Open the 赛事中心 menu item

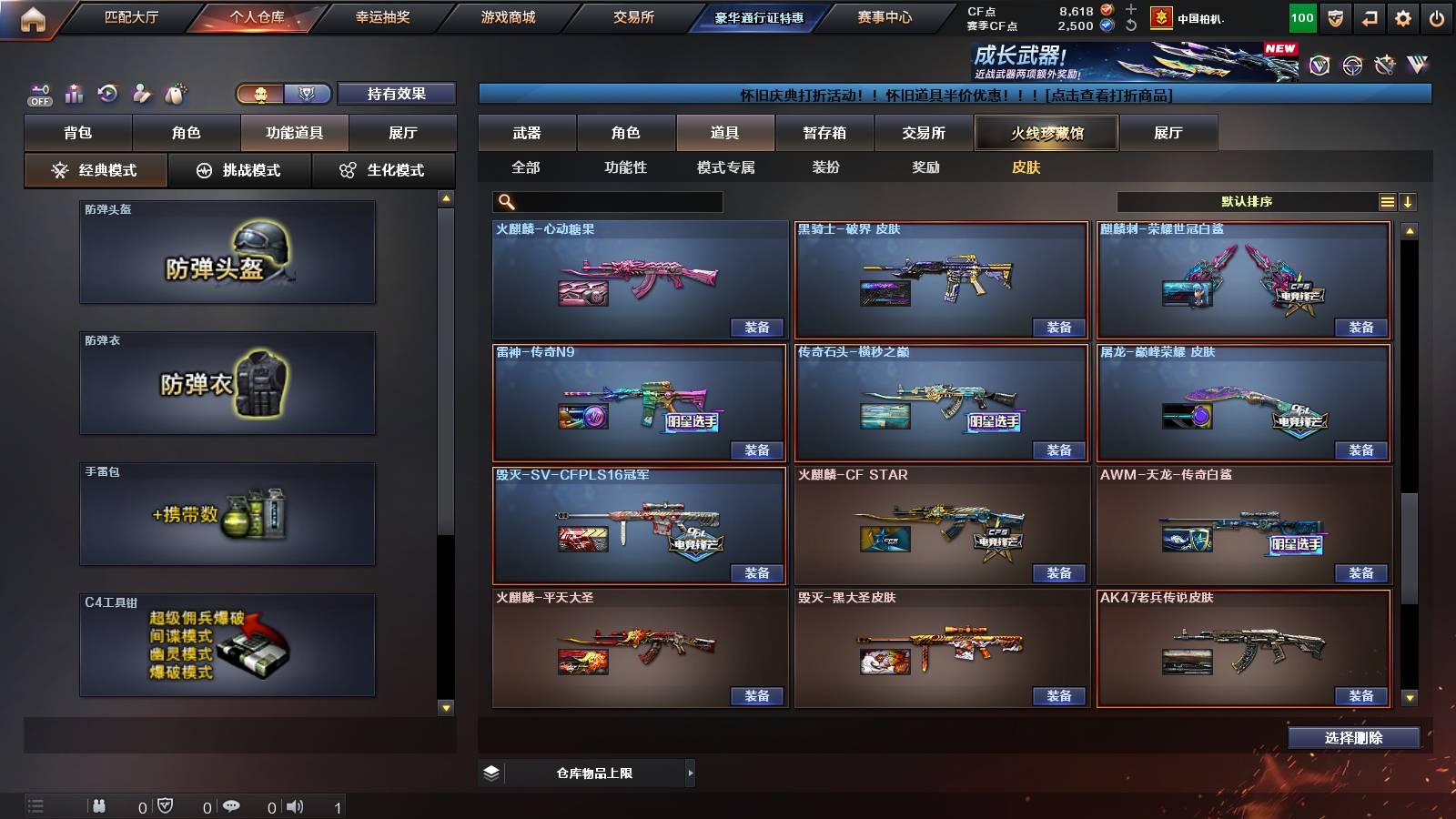[x=886, y=15]
